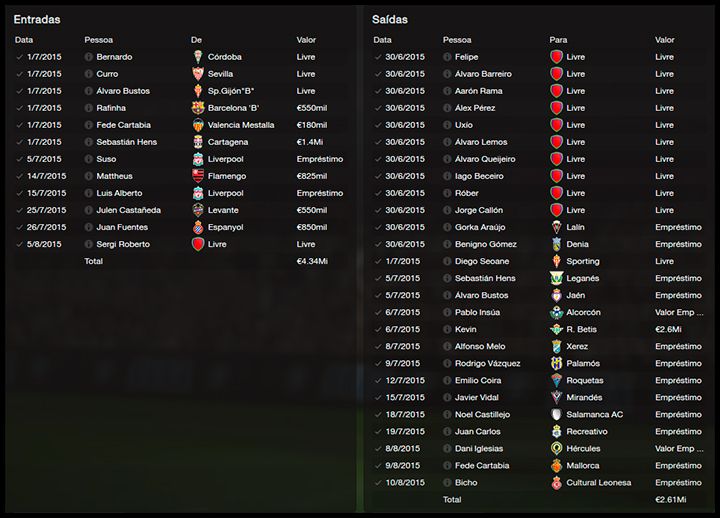Open Rafinha's player profile
720x518 pixels.
pyautogui.click(x=113, y=108)
